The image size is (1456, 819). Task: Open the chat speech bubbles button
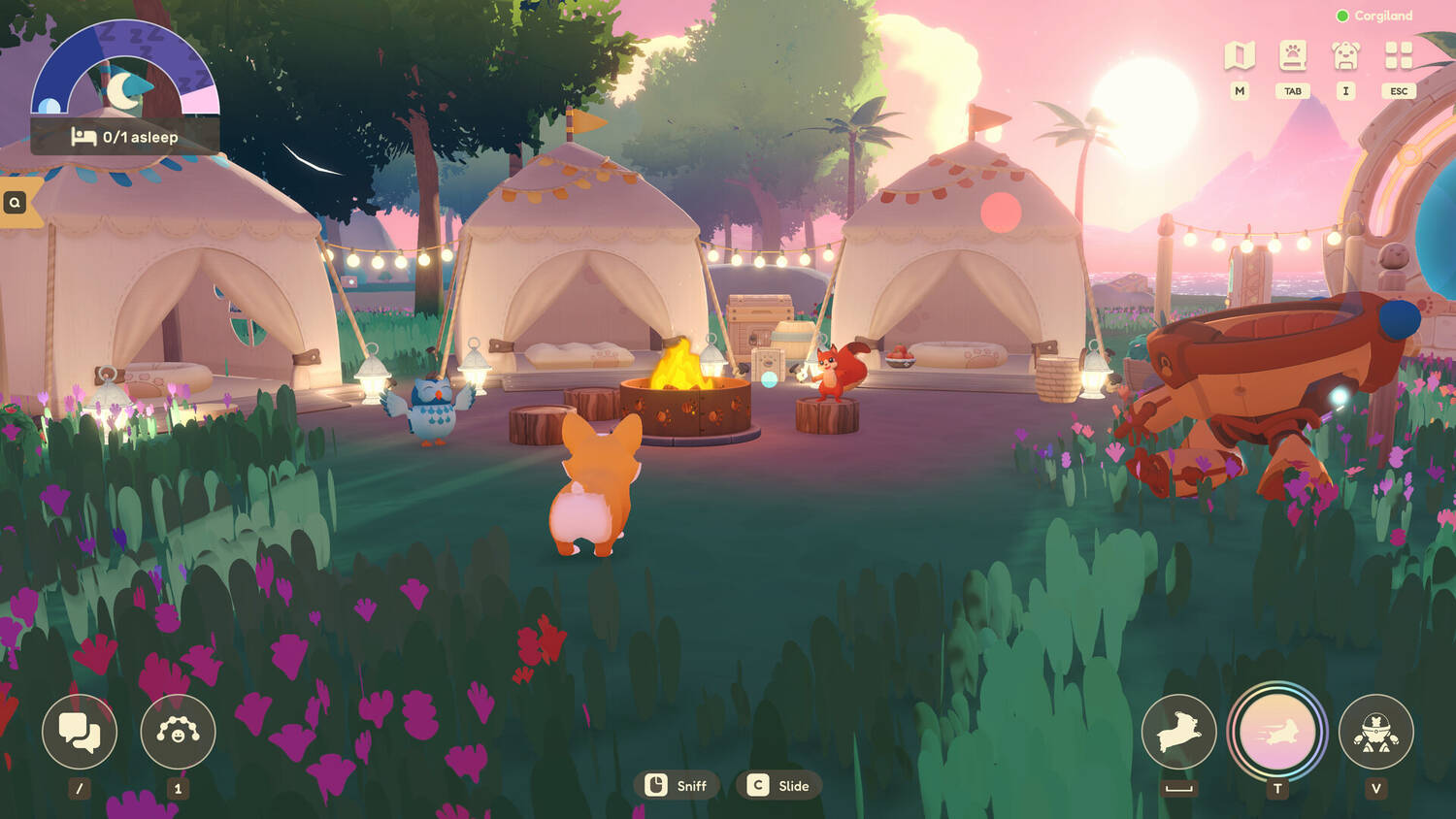click(80, 731)
